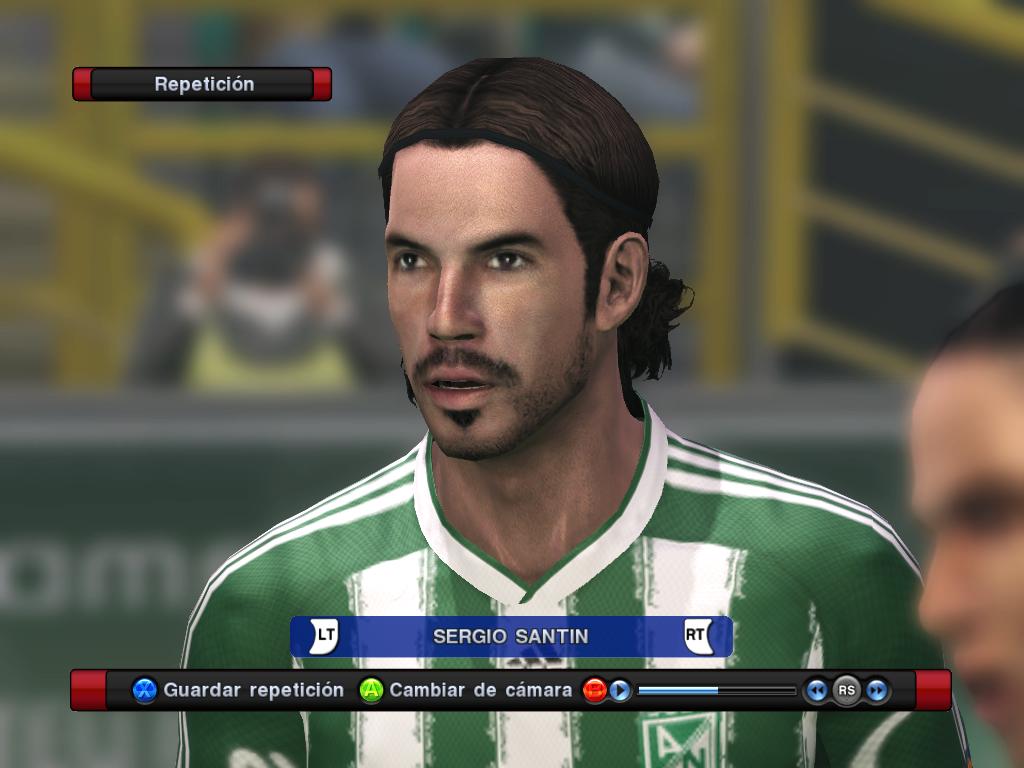Select the Guardar repetición option
This screenshot has width=1024, height=768.
click(253, 690)
